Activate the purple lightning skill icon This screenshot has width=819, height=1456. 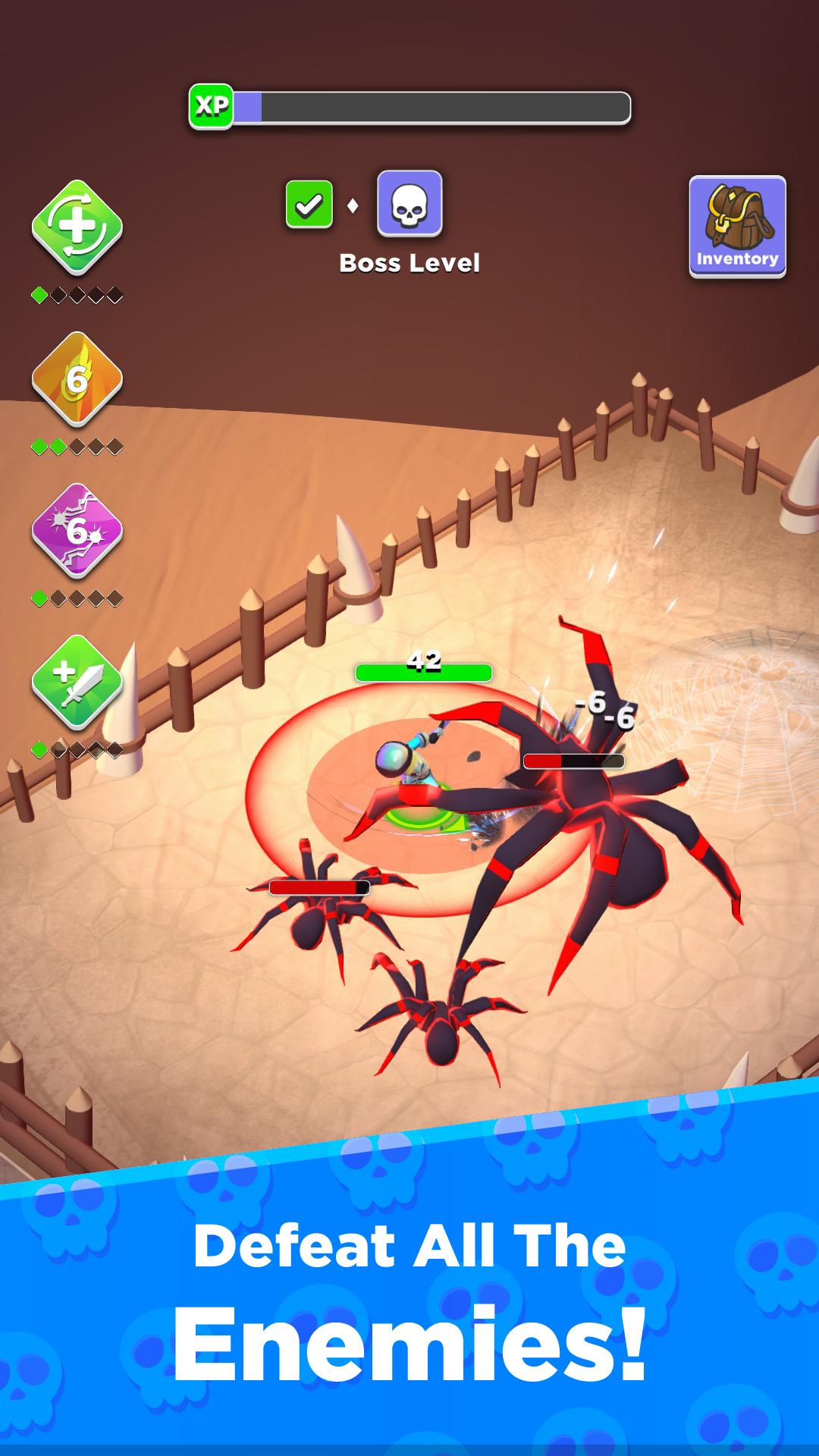(x=77, y=531)
